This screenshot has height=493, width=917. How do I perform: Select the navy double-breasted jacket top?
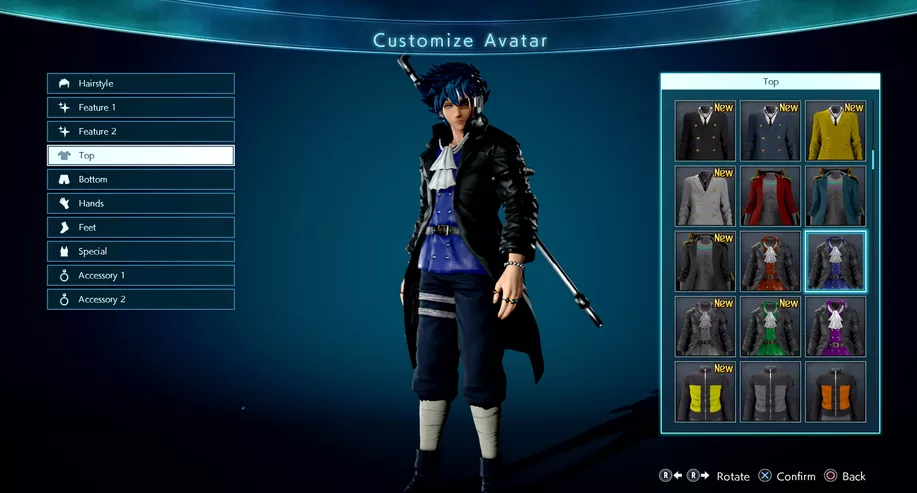coord(770,131)
